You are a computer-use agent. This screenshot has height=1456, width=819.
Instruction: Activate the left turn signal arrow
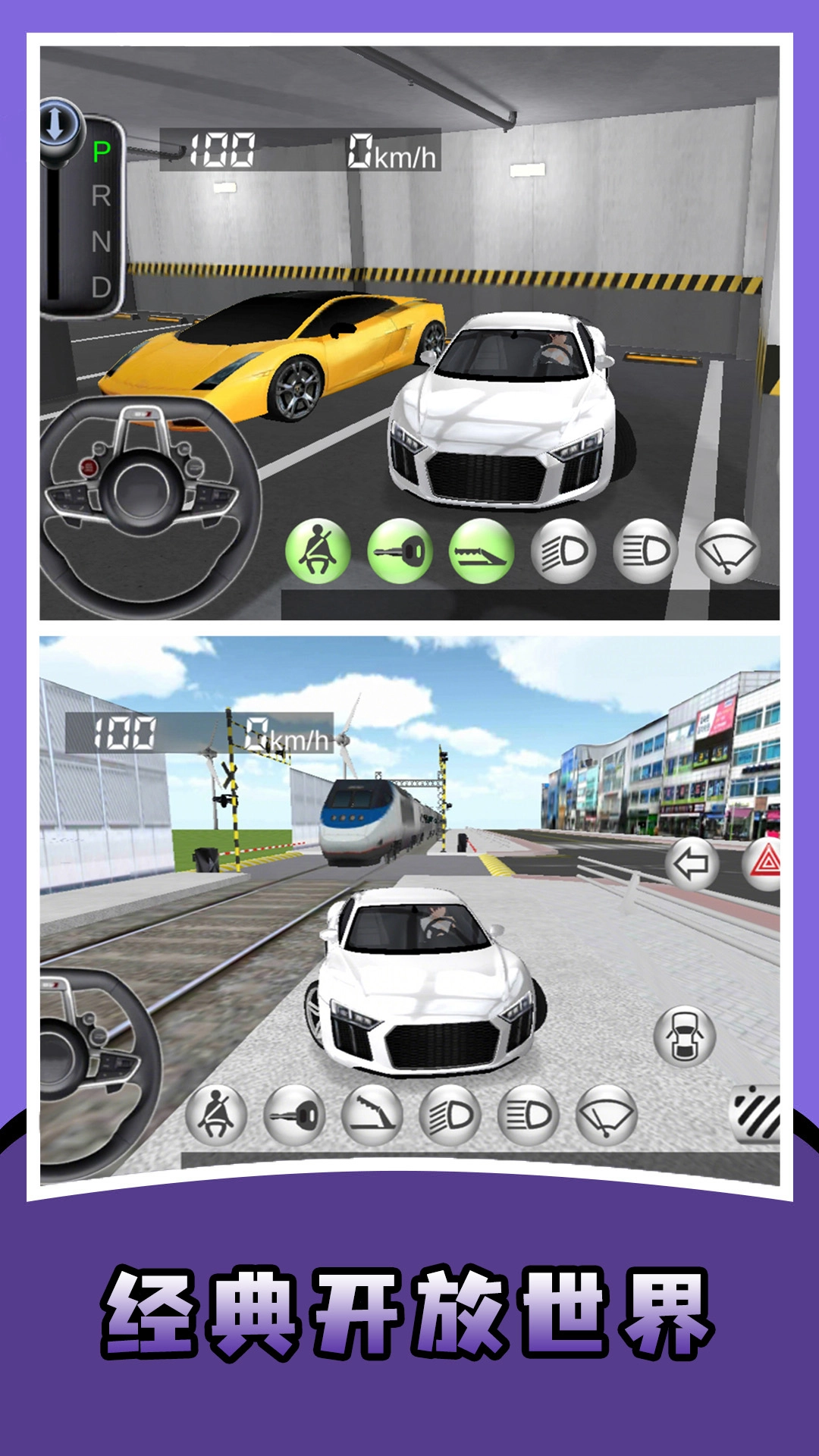(691, 863)
